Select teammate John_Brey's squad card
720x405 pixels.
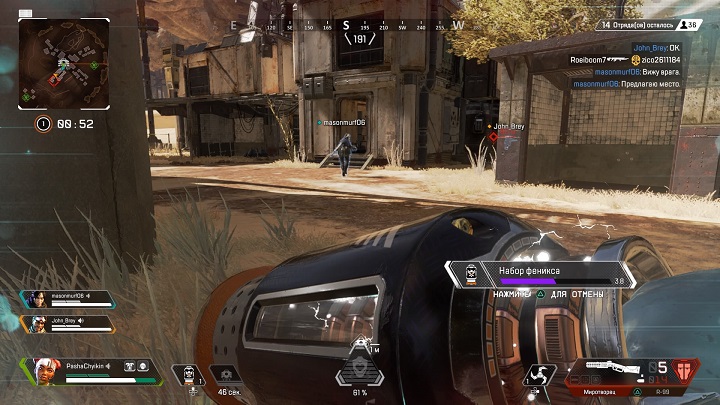(67, 323)
